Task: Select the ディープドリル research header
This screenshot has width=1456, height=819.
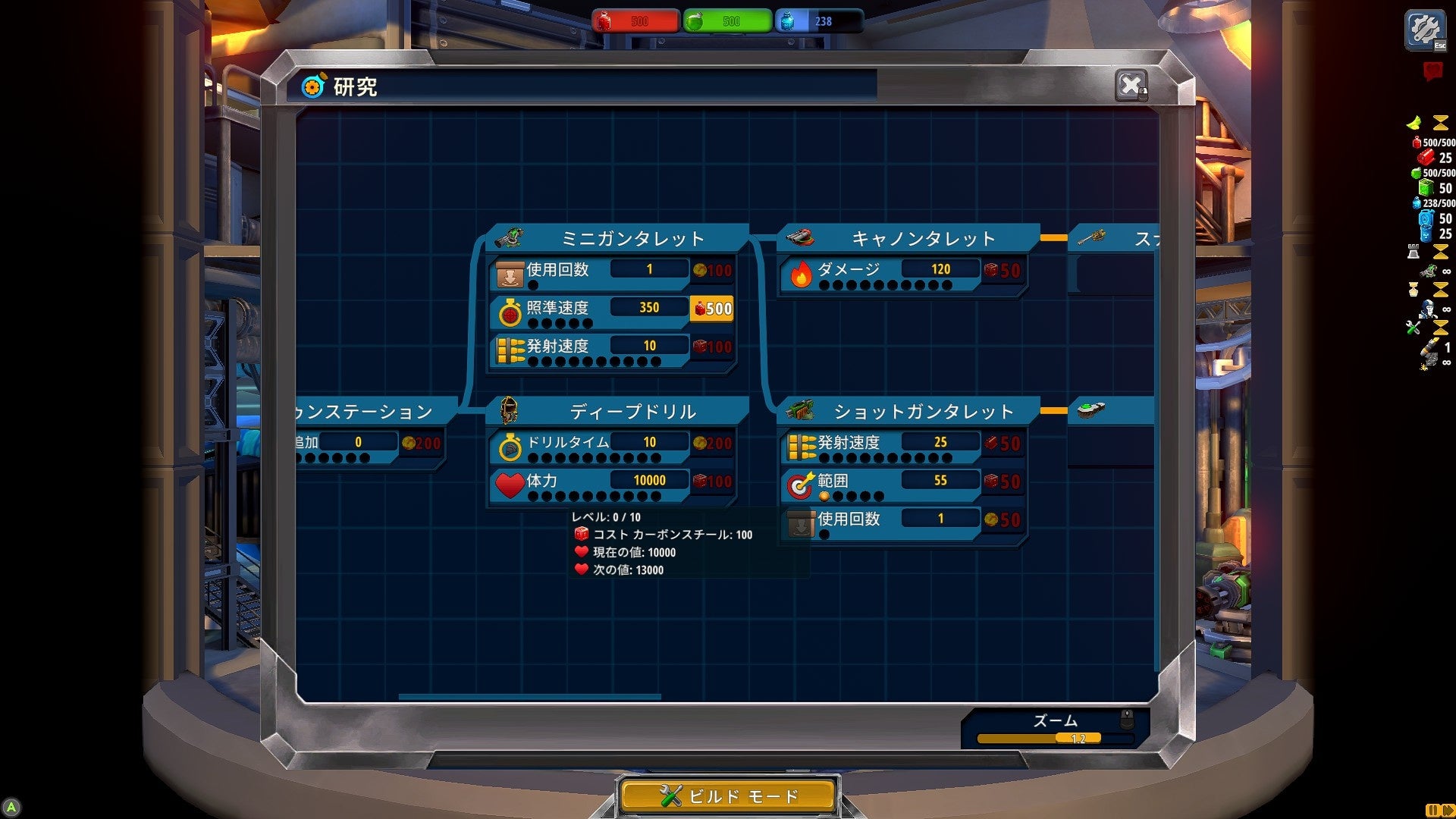Action: [x=632, y=412]
